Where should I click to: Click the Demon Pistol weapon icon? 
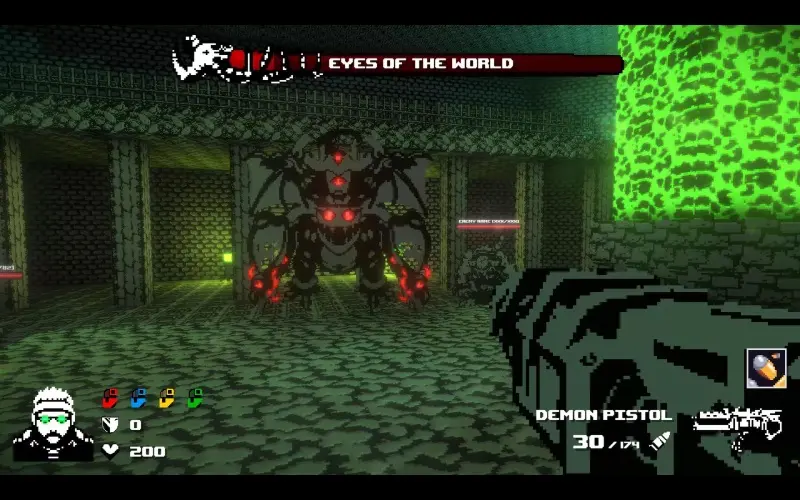(x=737, y=424)
